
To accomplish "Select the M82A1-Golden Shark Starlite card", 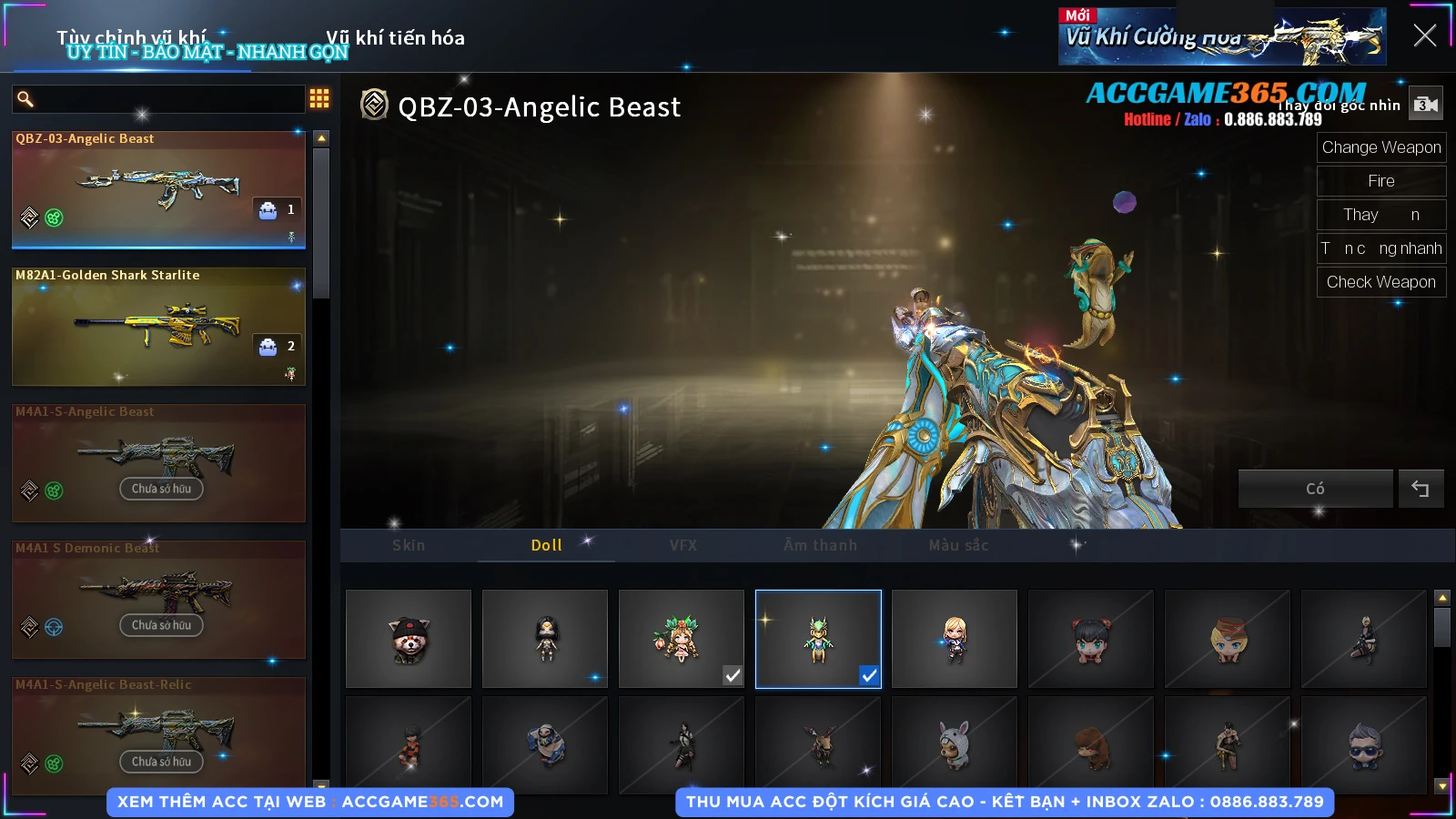I will pos(158,326).
